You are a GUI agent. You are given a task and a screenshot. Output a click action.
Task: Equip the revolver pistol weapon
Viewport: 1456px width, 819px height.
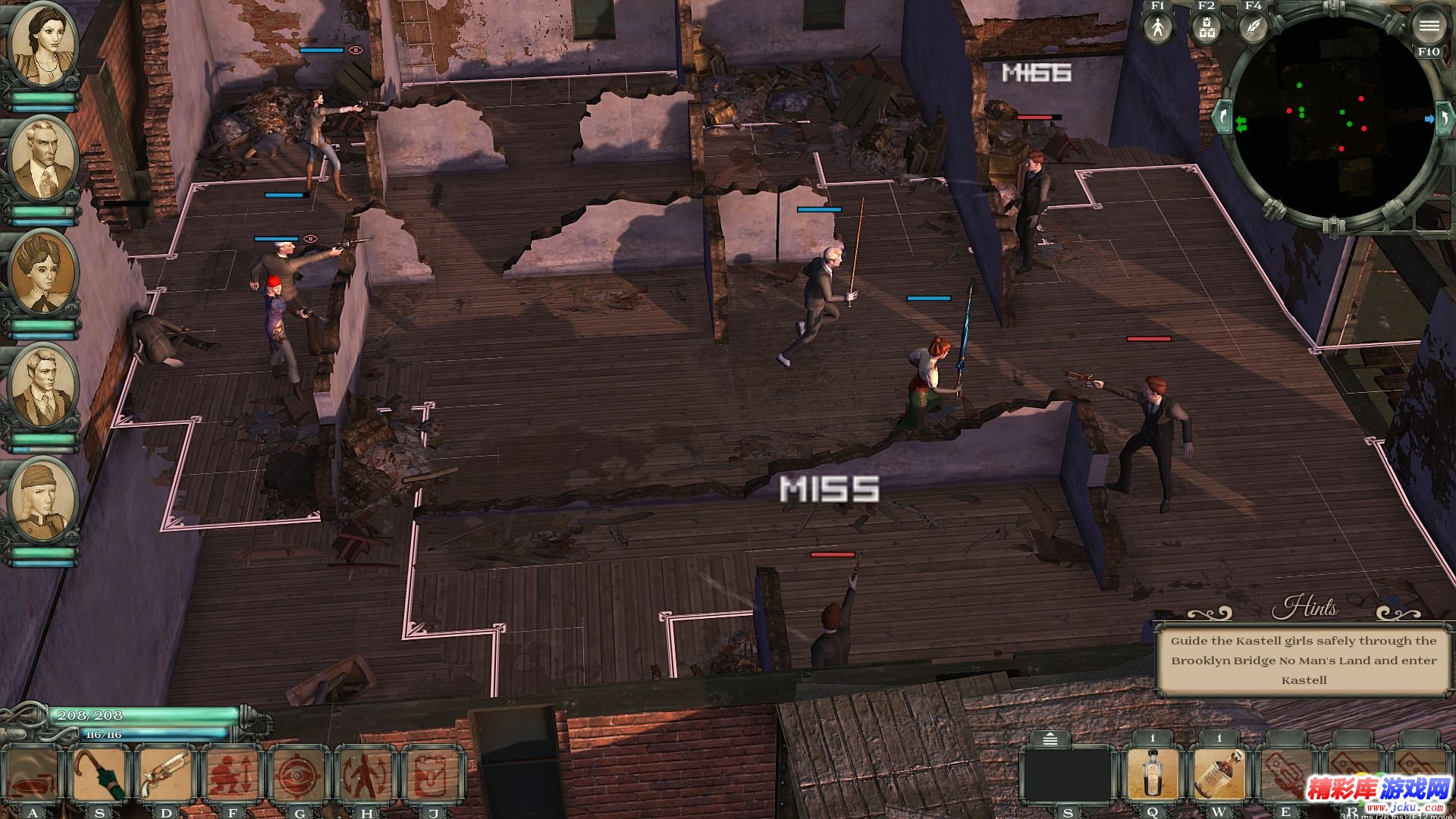click(x=165, y=775)
